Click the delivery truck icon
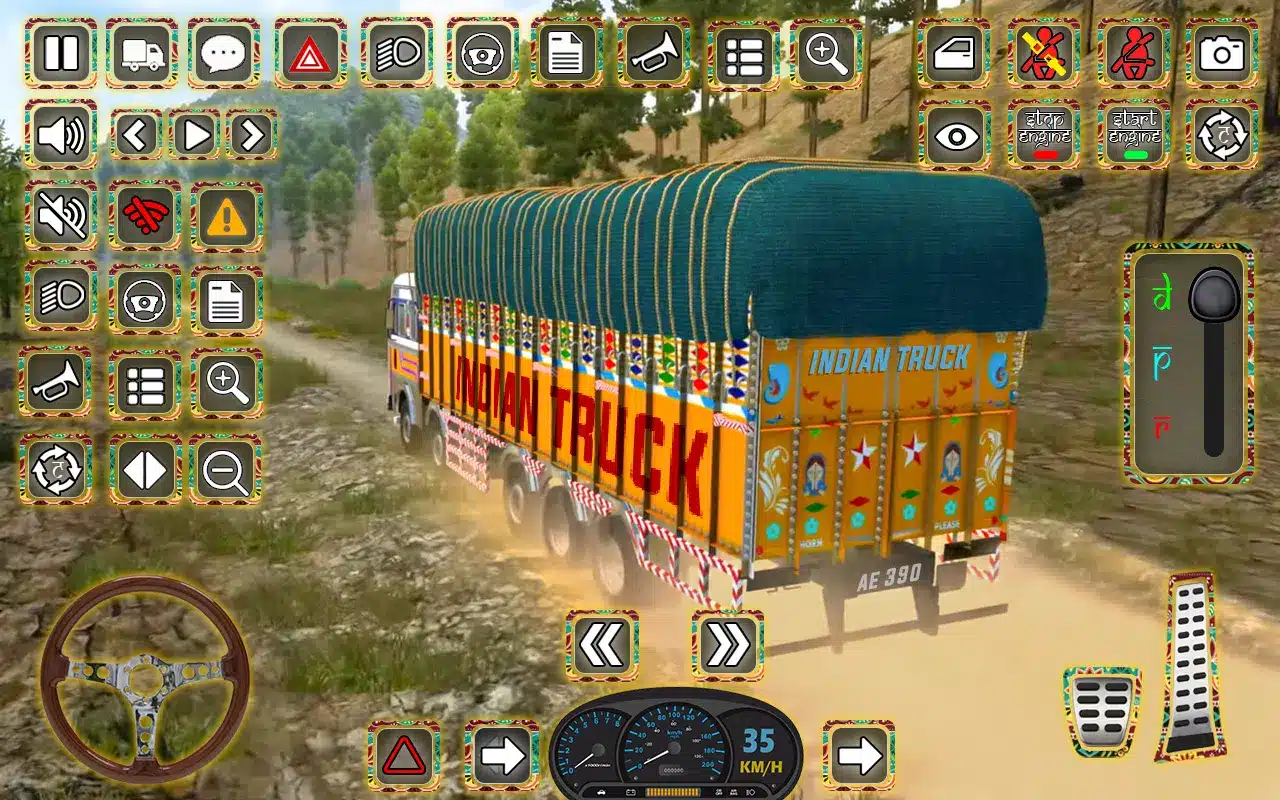1280x800 pixels. (x=142, y=53)
